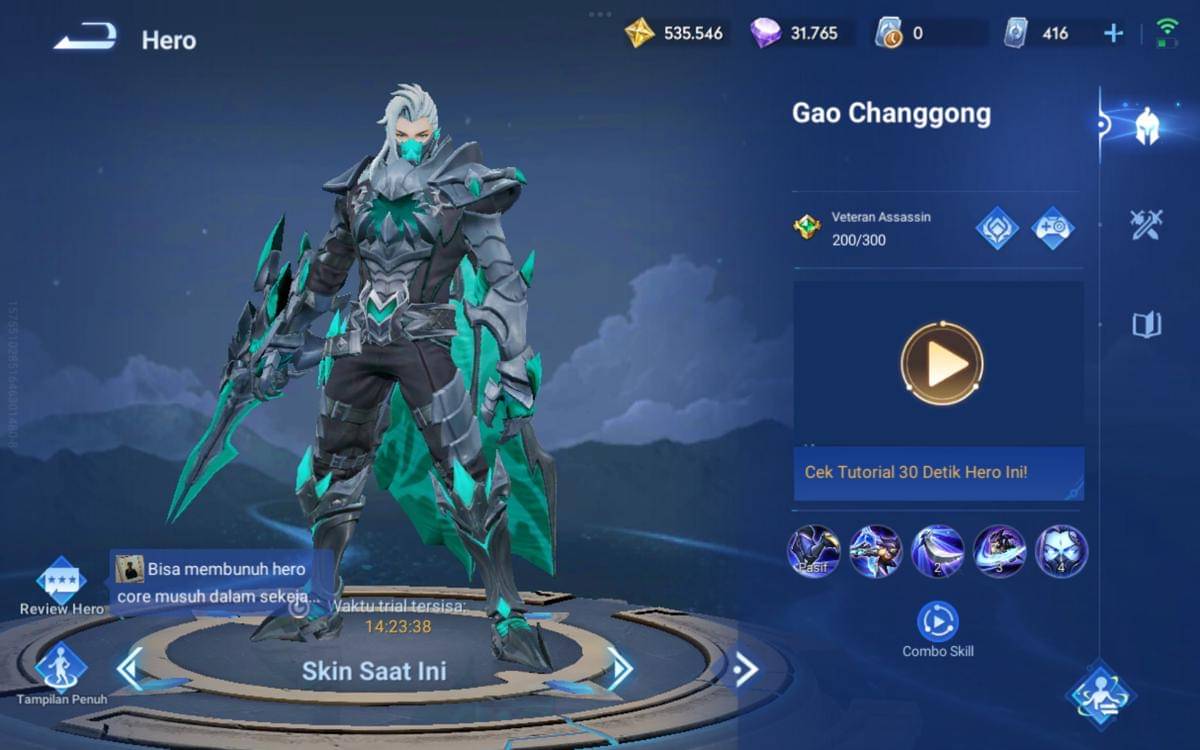
Task: Add more tickets with the plus button
Action: (1113, 33)
